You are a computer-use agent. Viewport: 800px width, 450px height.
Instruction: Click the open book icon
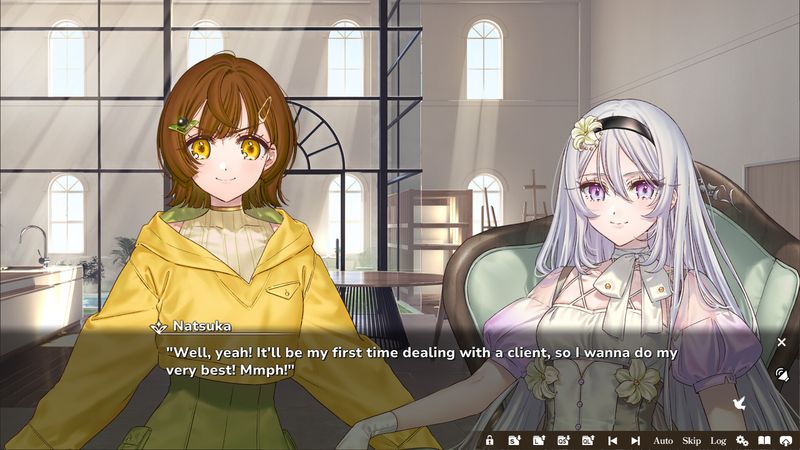coord(764,440)
